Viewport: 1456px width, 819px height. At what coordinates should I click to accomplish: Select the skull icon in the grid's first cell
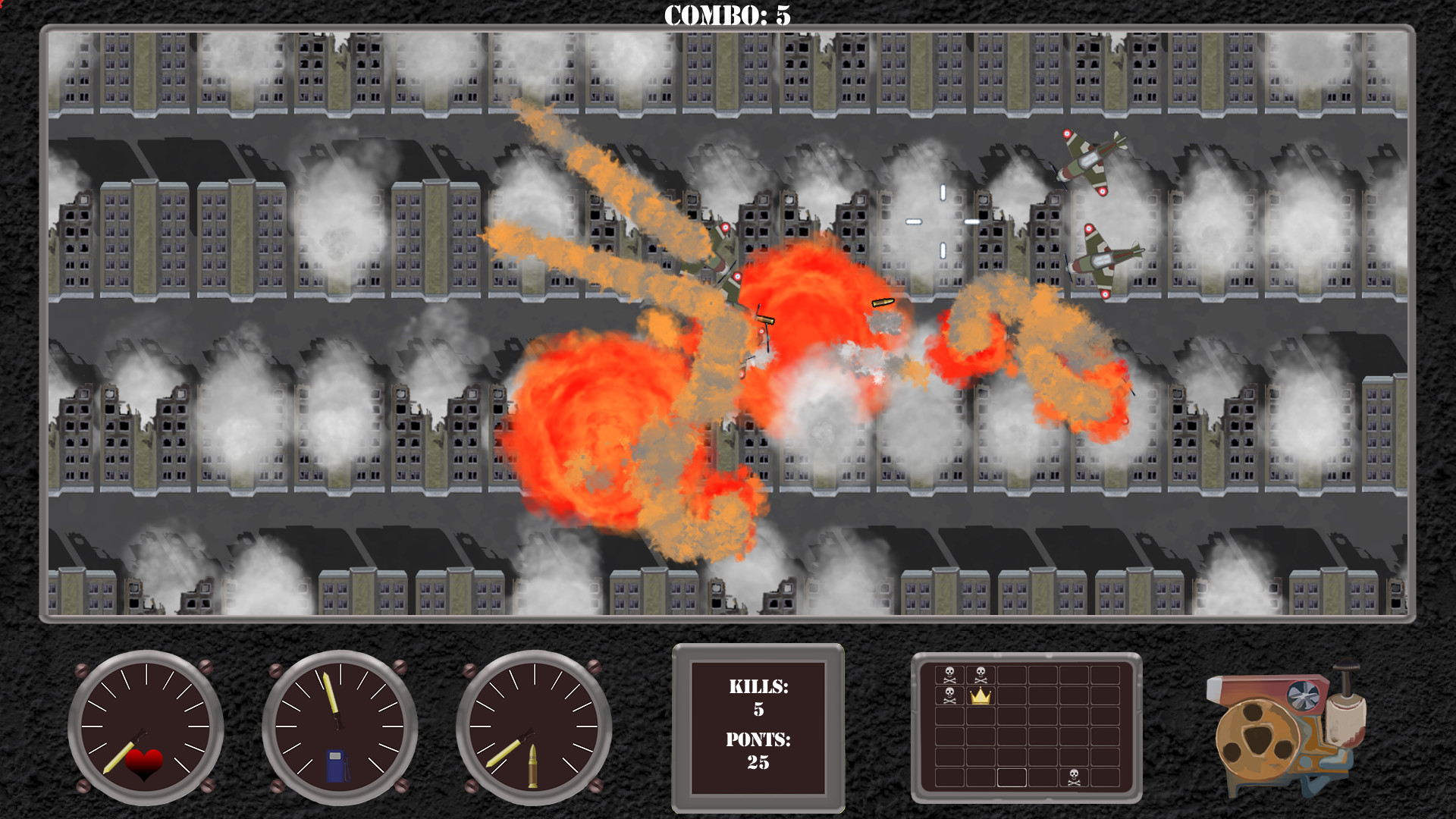949,675
